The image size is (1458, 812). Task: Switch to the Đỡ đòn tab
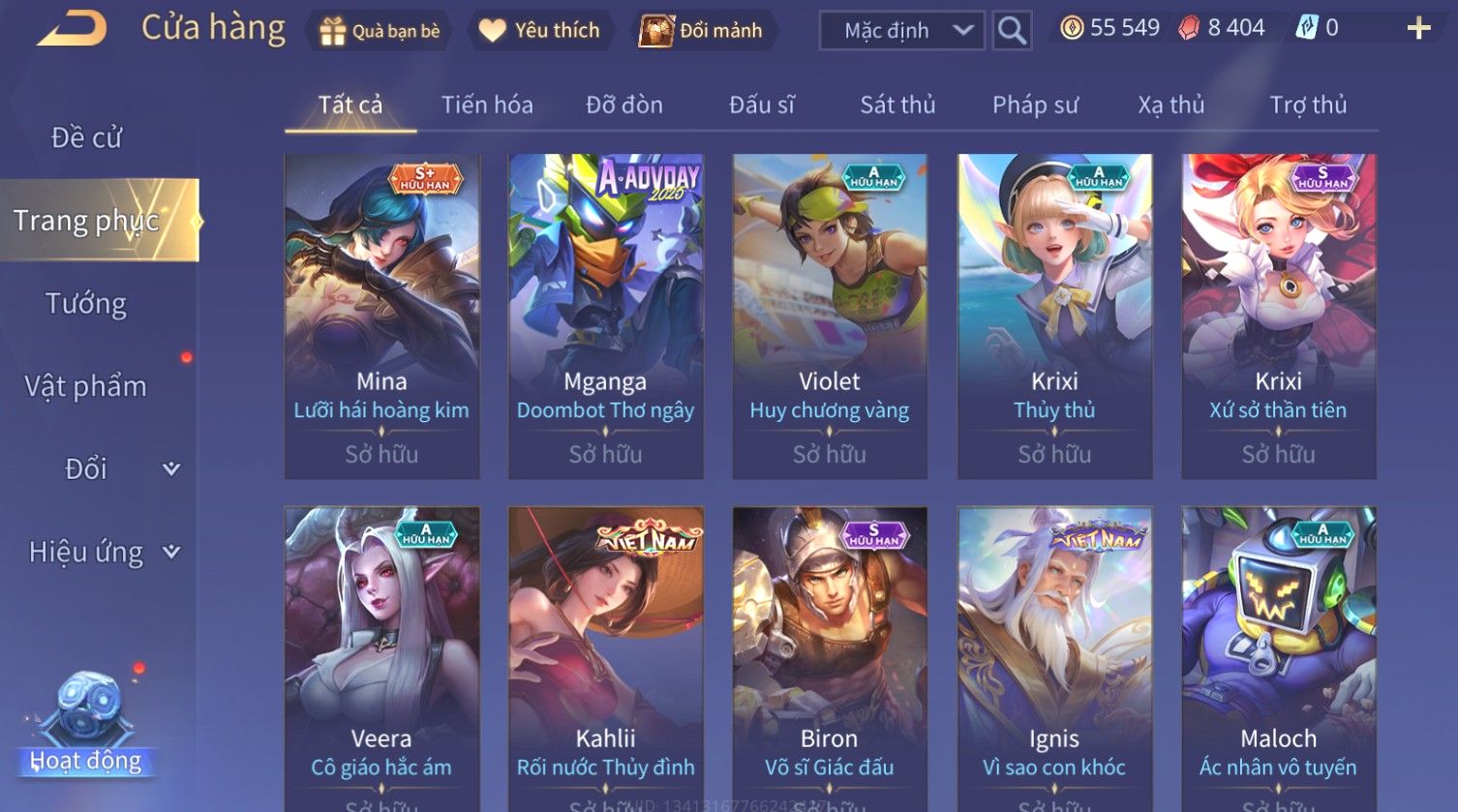click(624, 105)
